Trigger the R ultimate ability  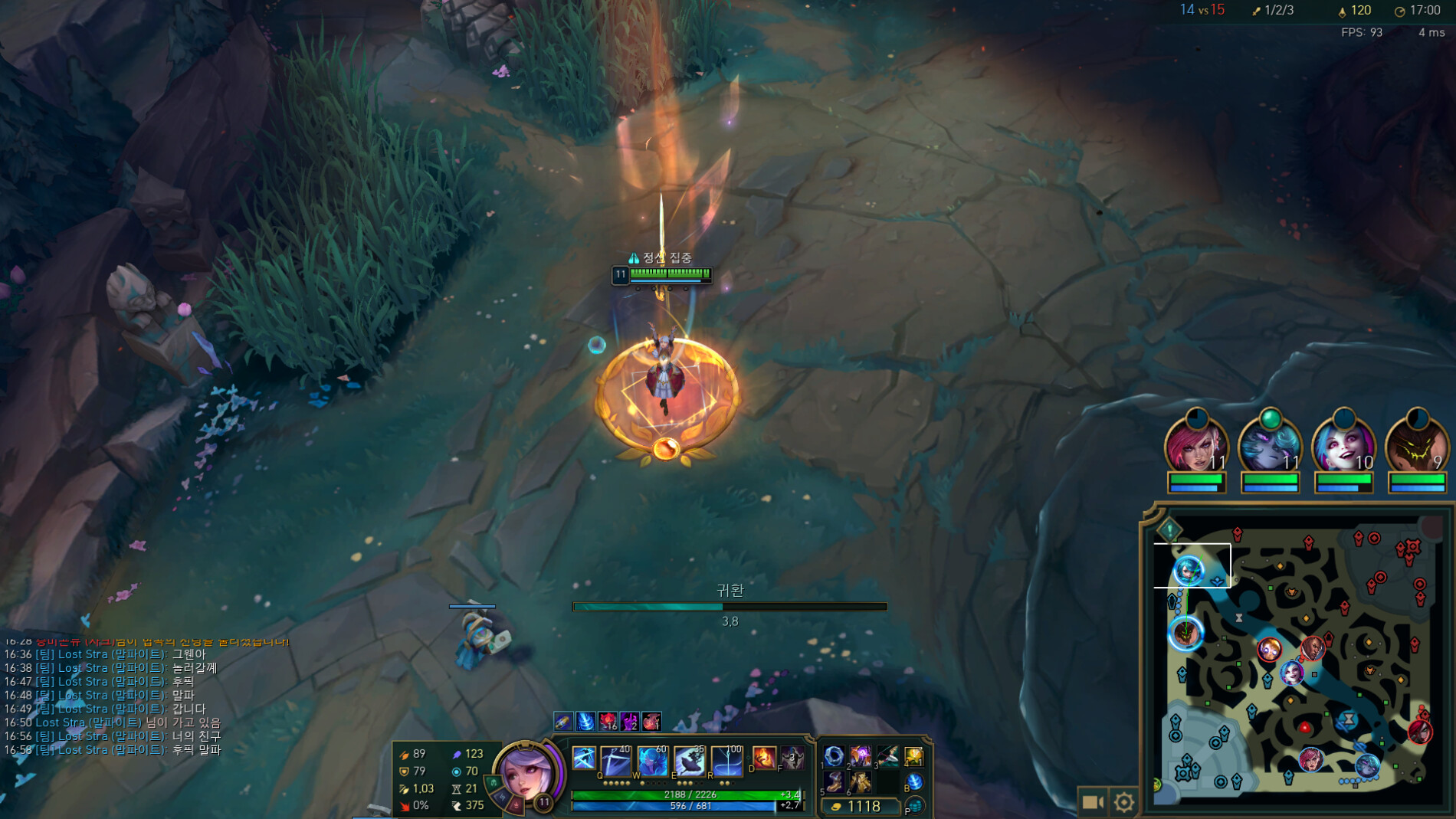click(x=726, y=760)
